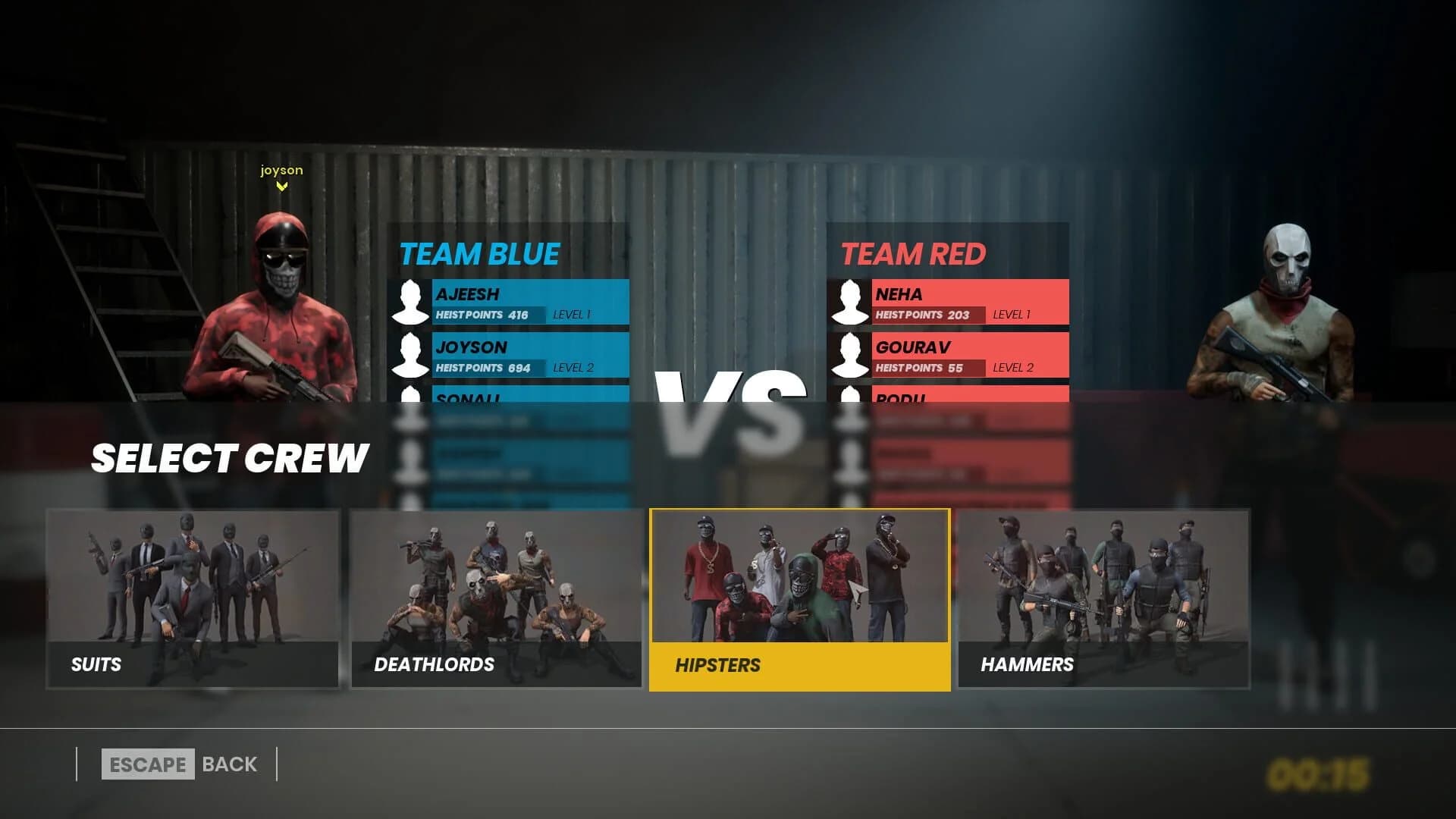Click the yellow marker arrow above joyson's character

click(284, 186)
